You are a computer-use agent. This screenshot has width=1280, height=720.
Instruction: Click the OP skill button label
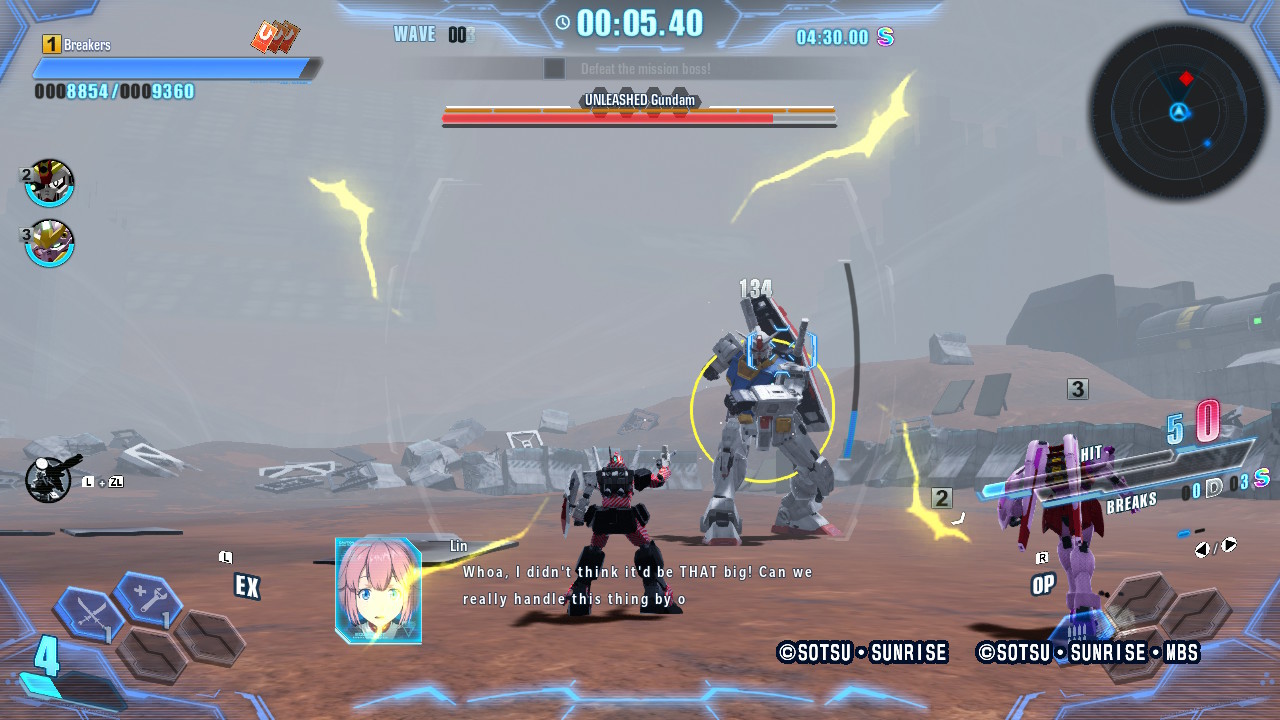click(1043, 585)
